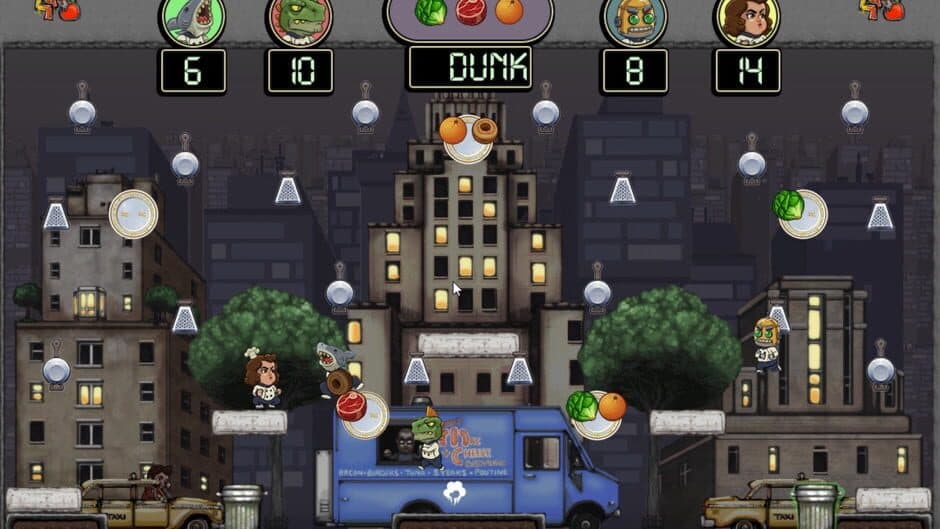Click the shark player portrait
940x529 pixels.
click(x=192, y=20)
